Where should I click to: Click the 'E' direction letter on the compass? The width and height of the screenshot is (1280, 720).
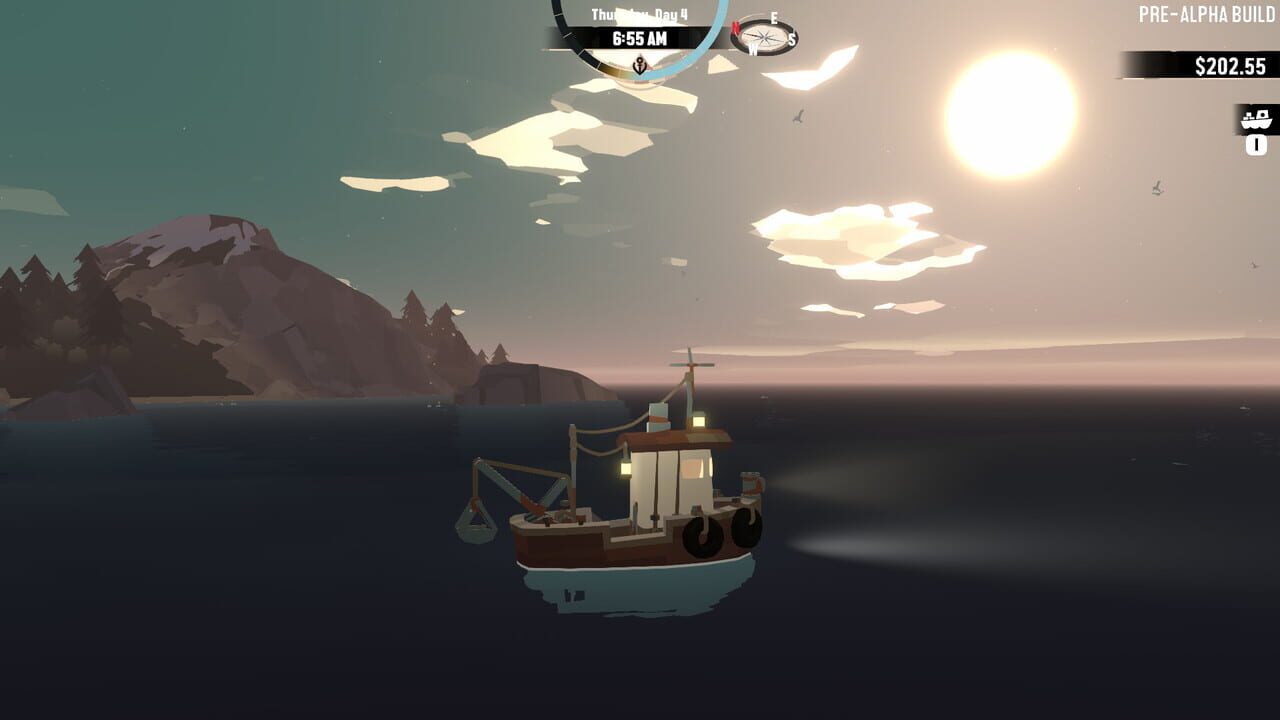click(x=773, y=17)
